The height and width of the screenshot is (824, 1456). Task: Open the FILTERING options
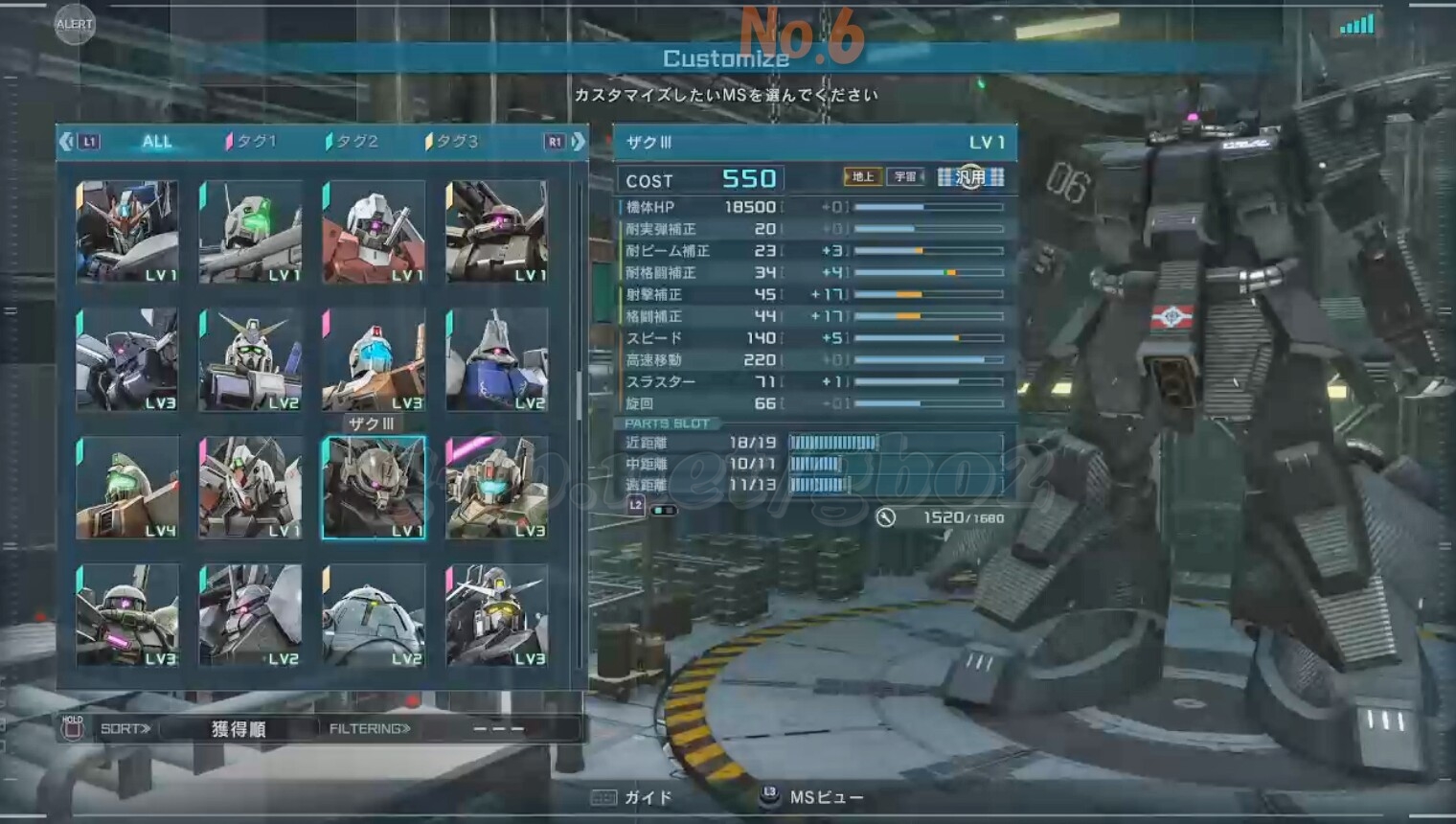click(370, 729)
